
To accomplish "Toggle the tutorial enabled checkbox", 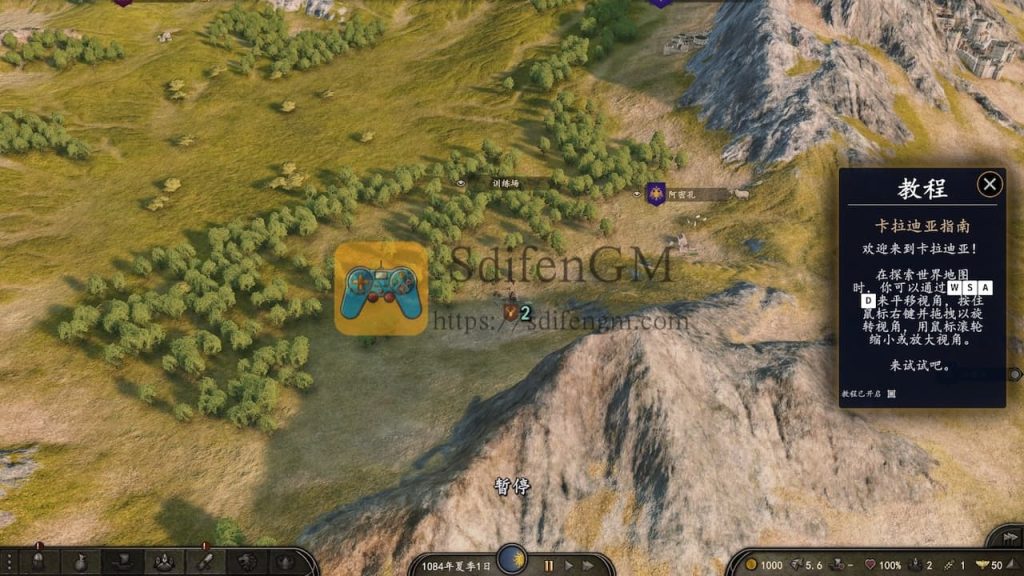I will (x=891, y=395).
